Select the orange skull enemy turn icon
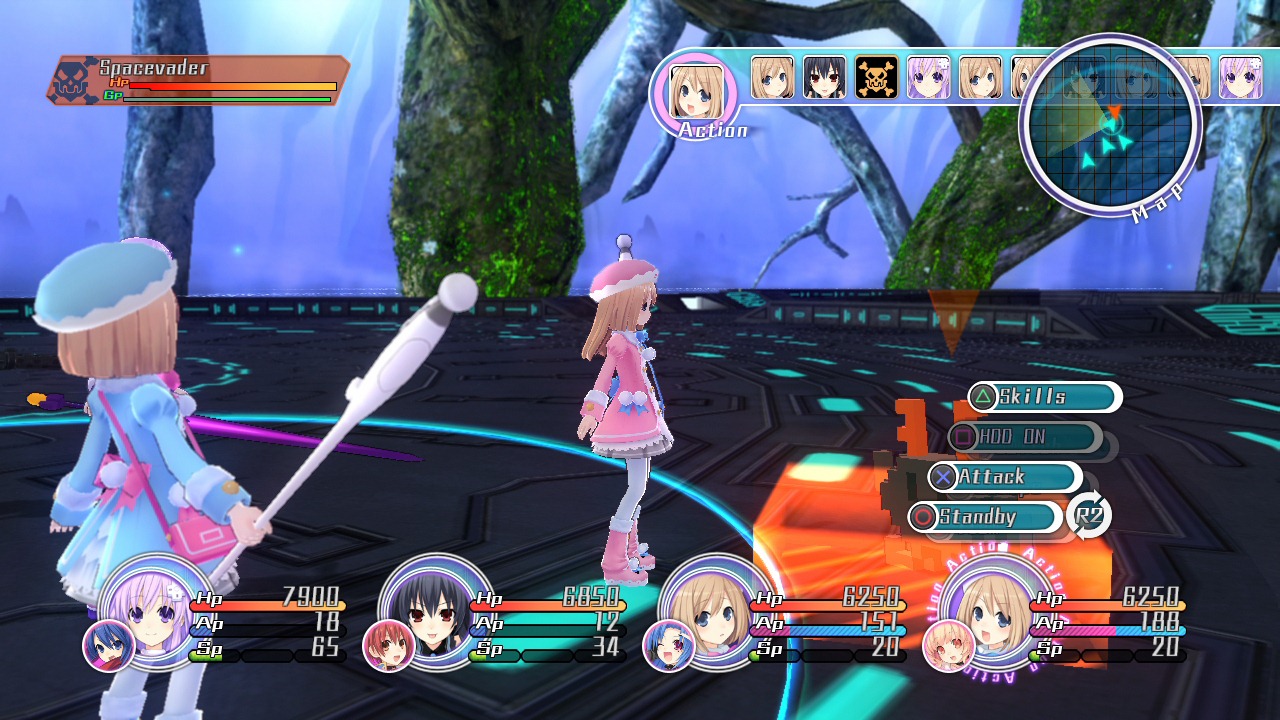The height and width of the screenshot is (720, 1280). 876,77
